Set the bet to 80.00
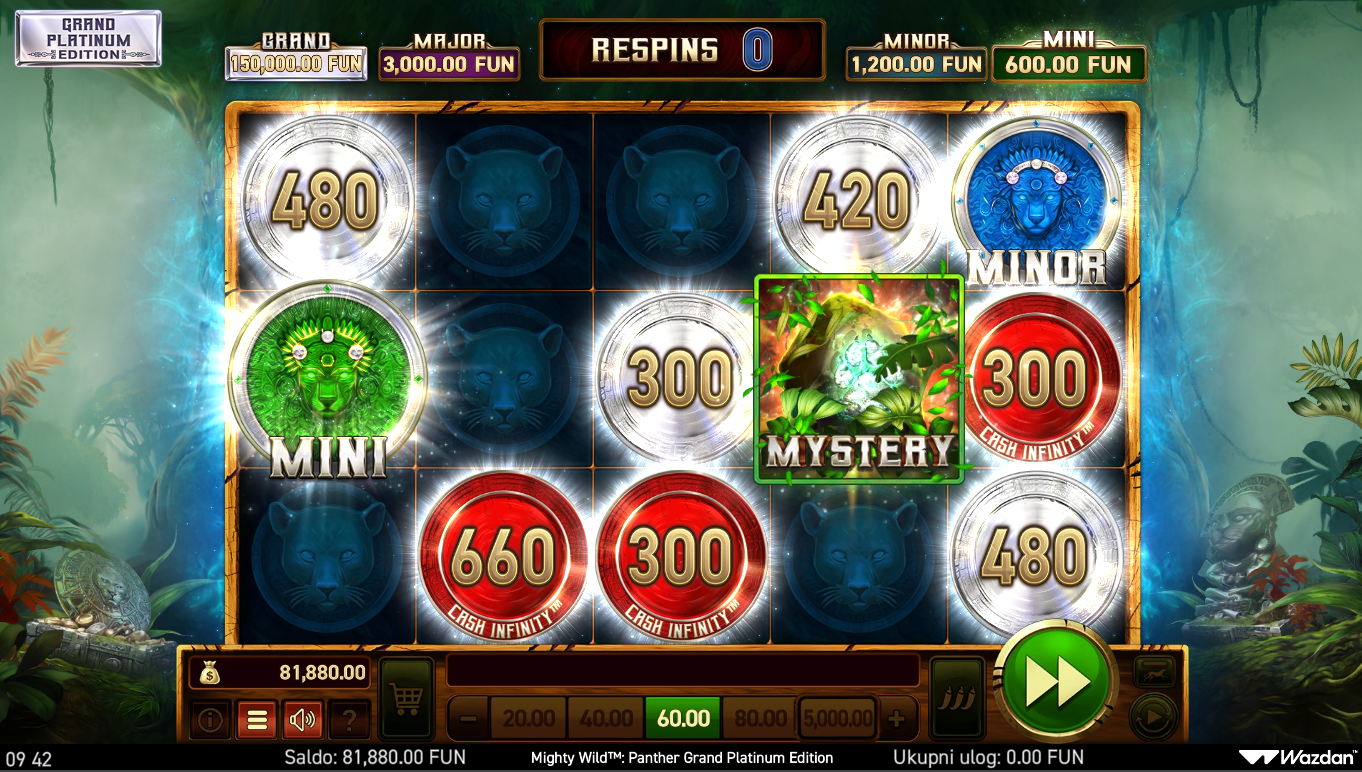Image resolution: width=1362 pixels, height=772 pixels. [760, 718]
